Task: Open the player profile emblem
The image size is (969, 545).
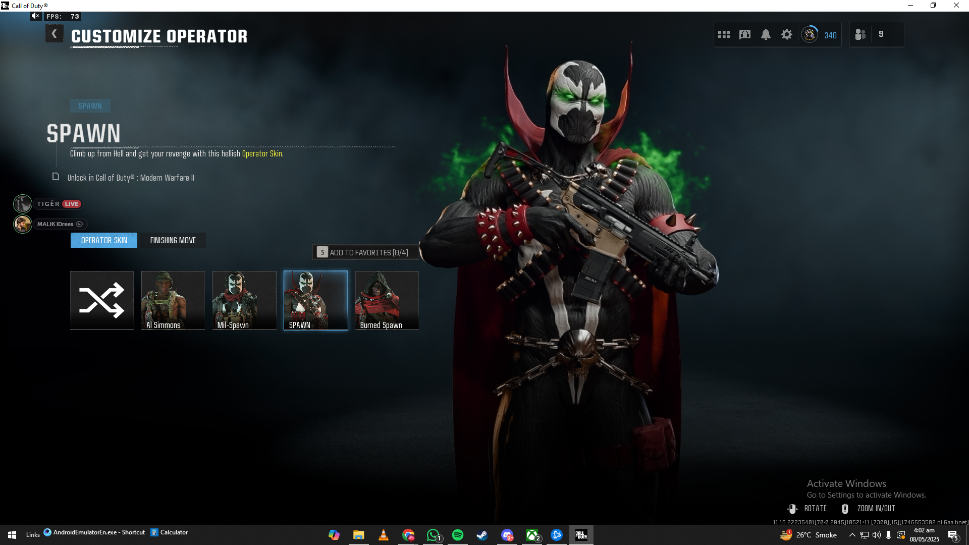Action: tap(810, 35)
